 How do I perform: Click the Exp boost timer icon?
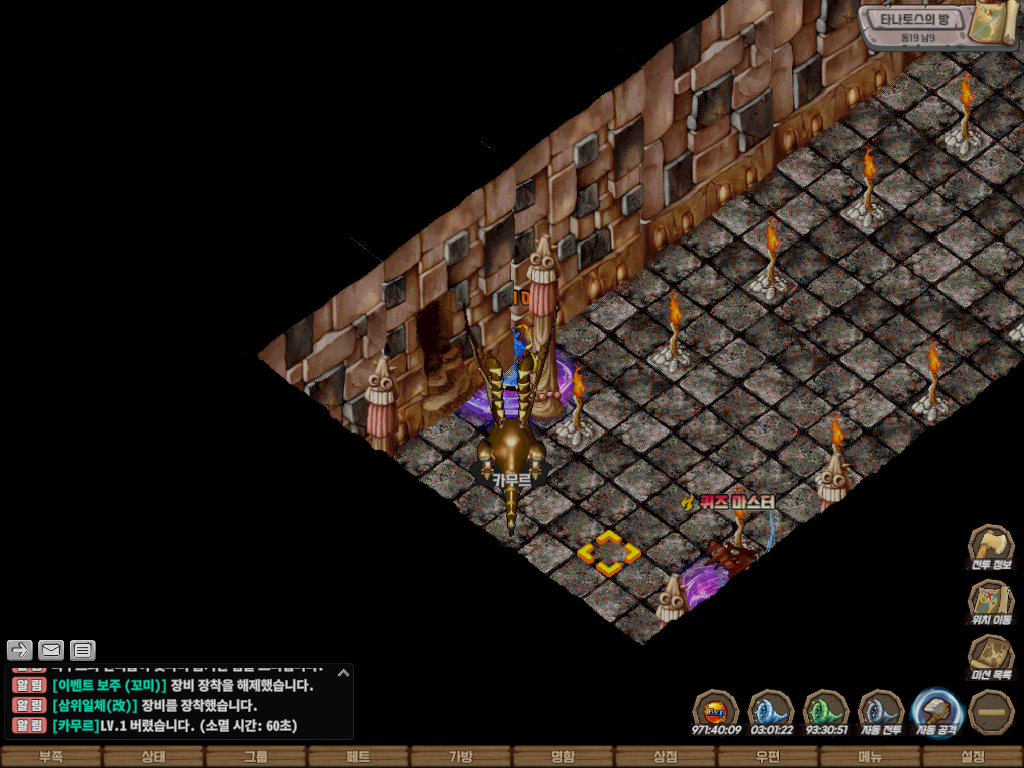tap(716, 711)
